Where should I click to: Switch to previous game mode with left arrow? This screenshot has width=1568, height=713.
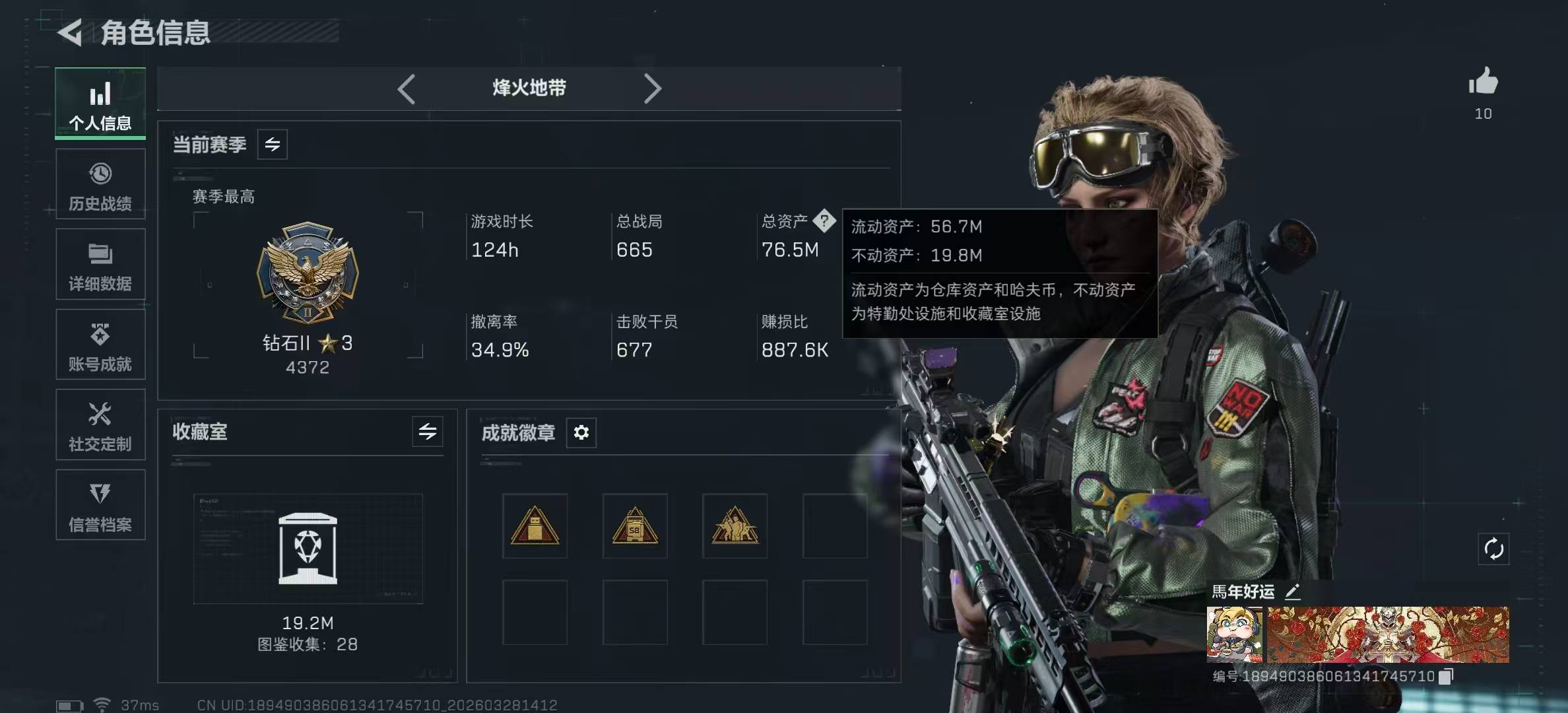tap(407, 88)
